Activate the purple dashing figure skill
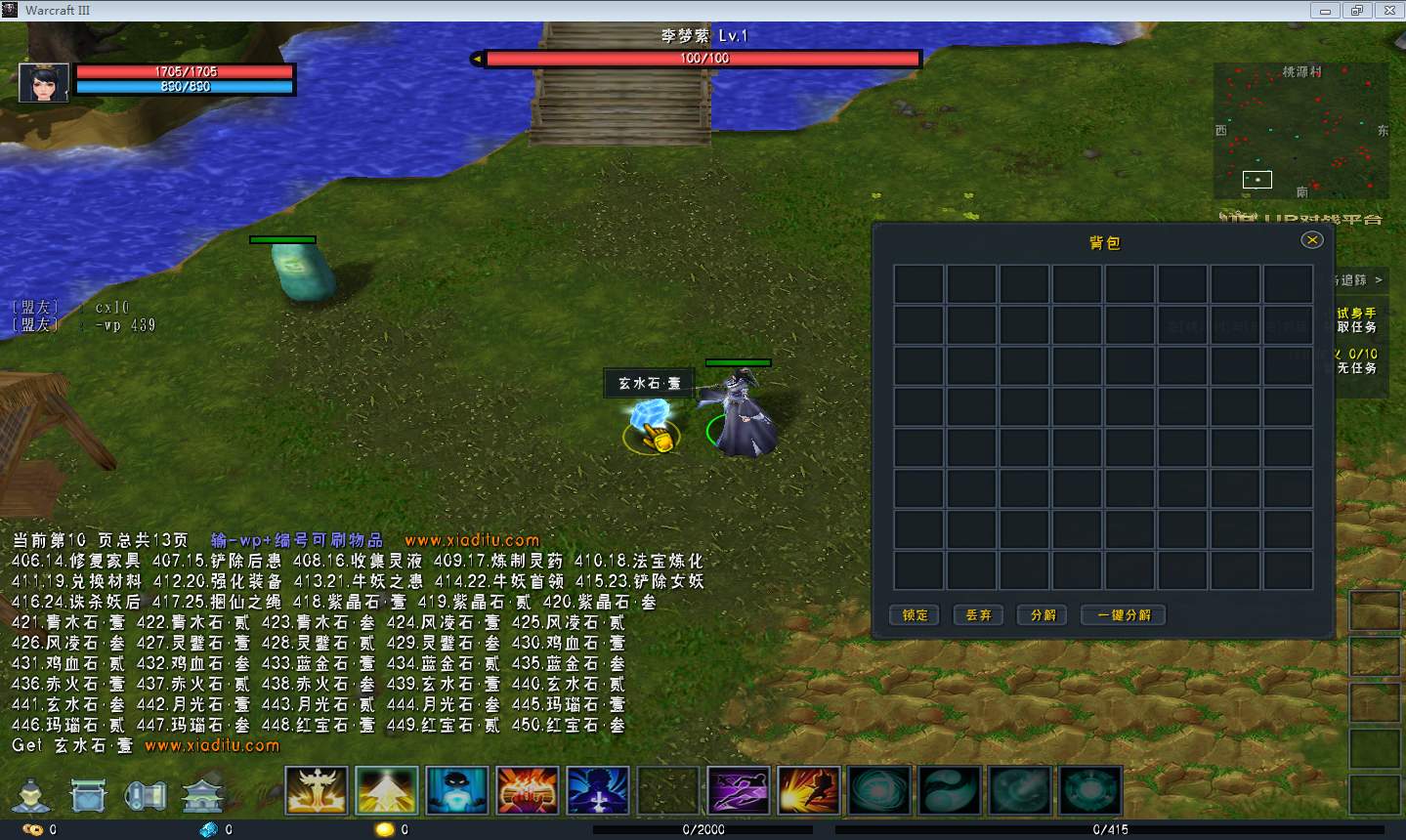 click(x=739, y=791)
